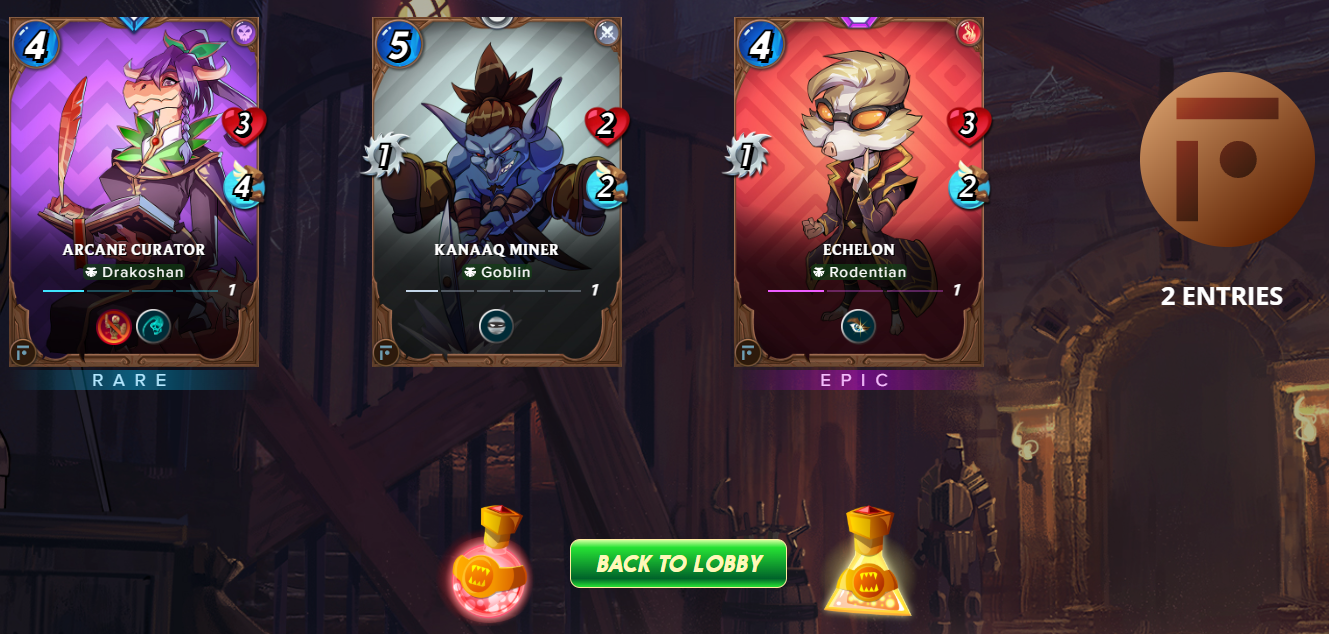Image resolution: width=1329 pixels, height=634 pixels.
Task: Pick the Echelon card
Action: pyautogui.click(x=858, y=190)
